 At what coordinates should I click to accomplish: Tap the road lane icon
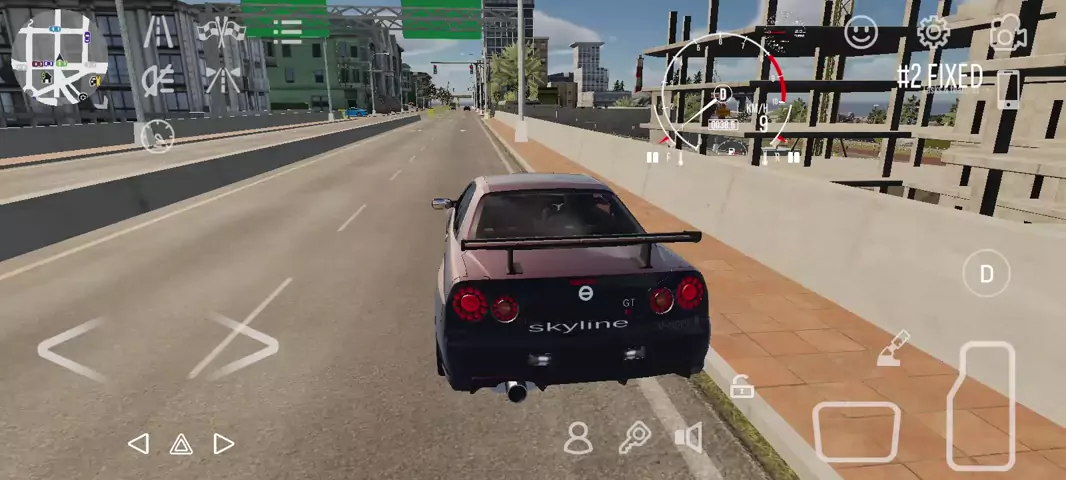(157, 32)
